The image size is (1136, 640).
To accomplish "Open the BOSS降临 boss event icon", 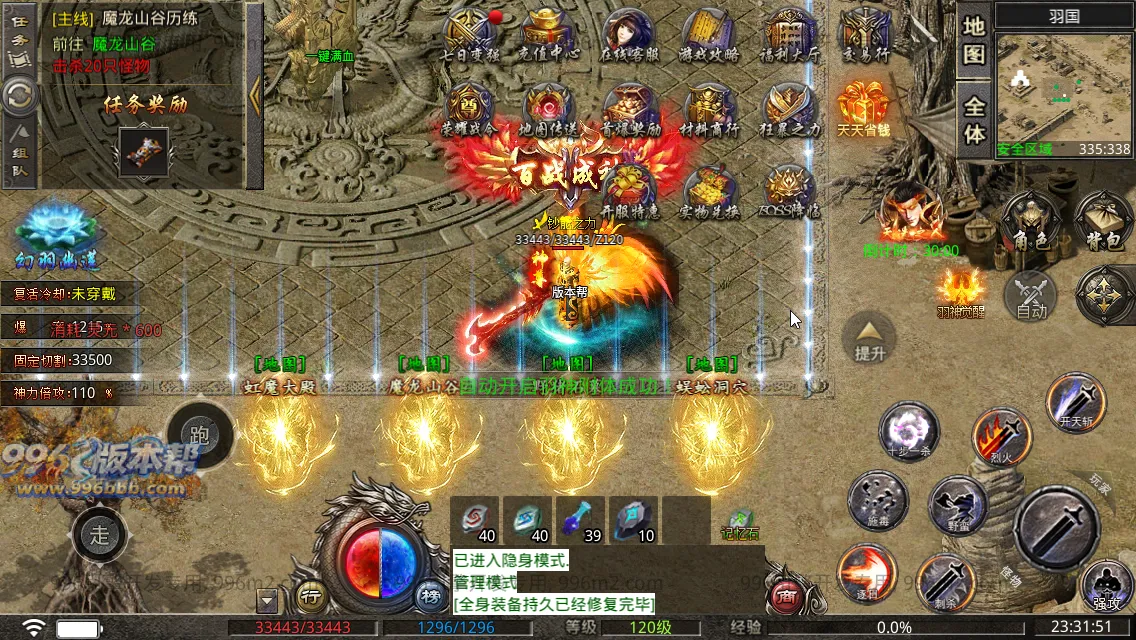I will point(790,190).
